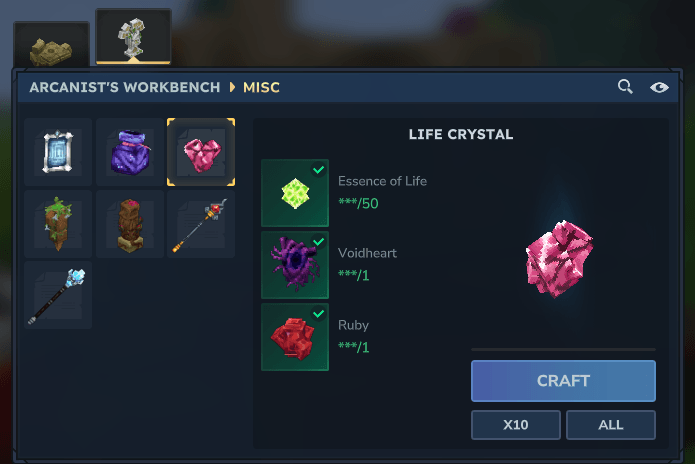The width and height of the screenshot is (695, 464).
Task: Open the recipe search magnifier
Action: pyautogui.click(x=625, y=87)
